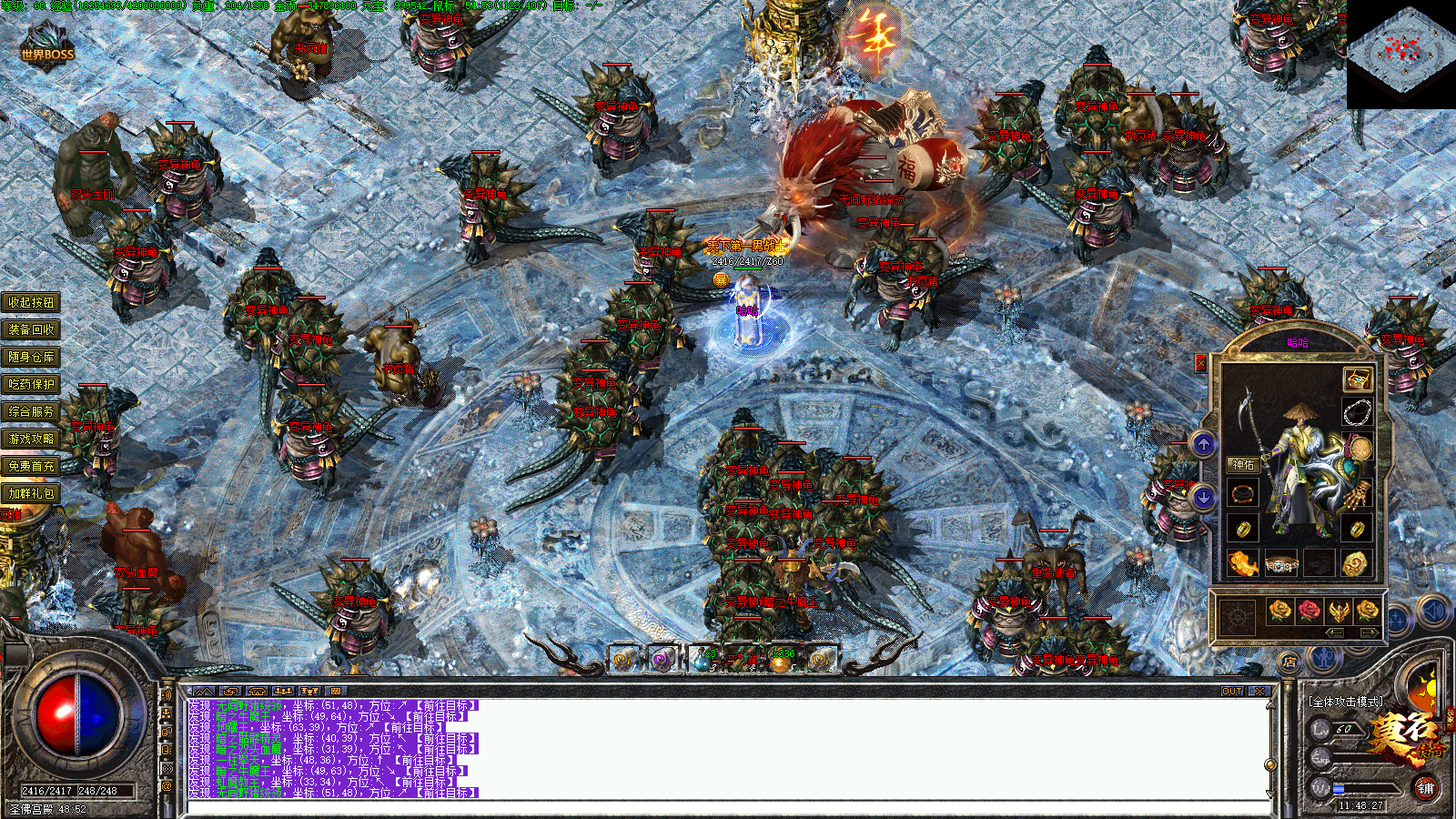The image size is (1456, 819).
Task: Open the treasure chest icon in equipment panel
Action: pyautogui.click(x=1357, y=379)
